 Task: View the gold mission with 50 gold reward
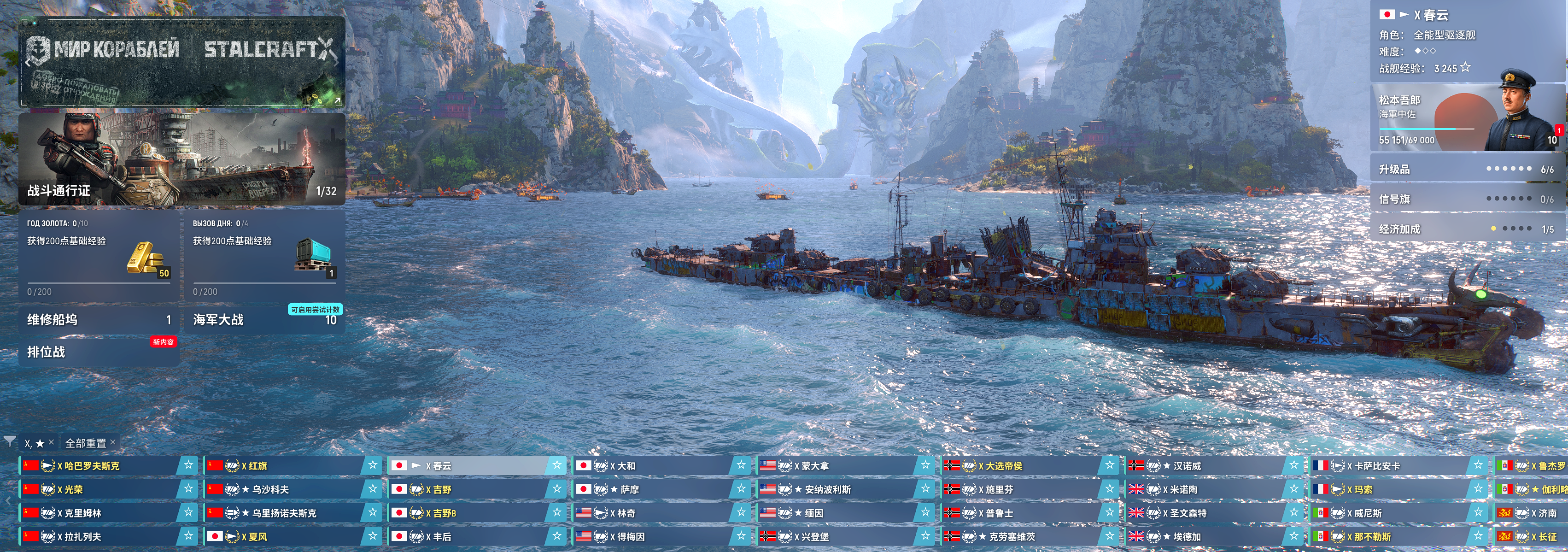click(99, 256)
